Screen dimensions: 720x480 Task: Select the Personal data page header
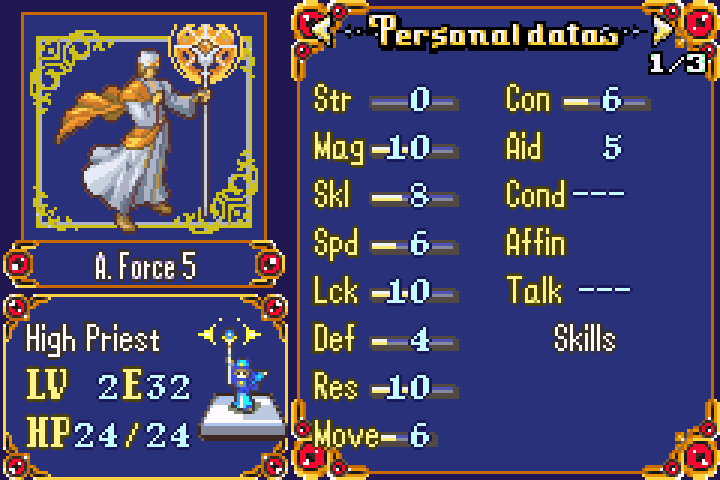click(x=496, y=33)
